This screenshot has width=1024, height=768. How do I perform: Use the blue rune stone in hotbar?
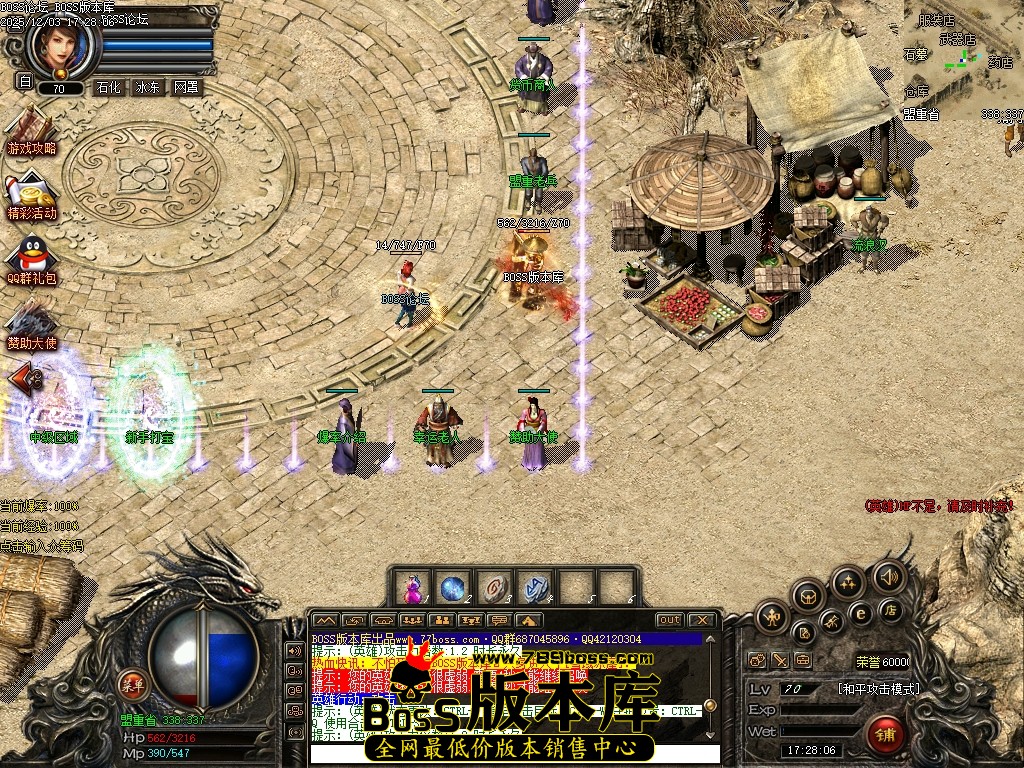coord(533,587)
